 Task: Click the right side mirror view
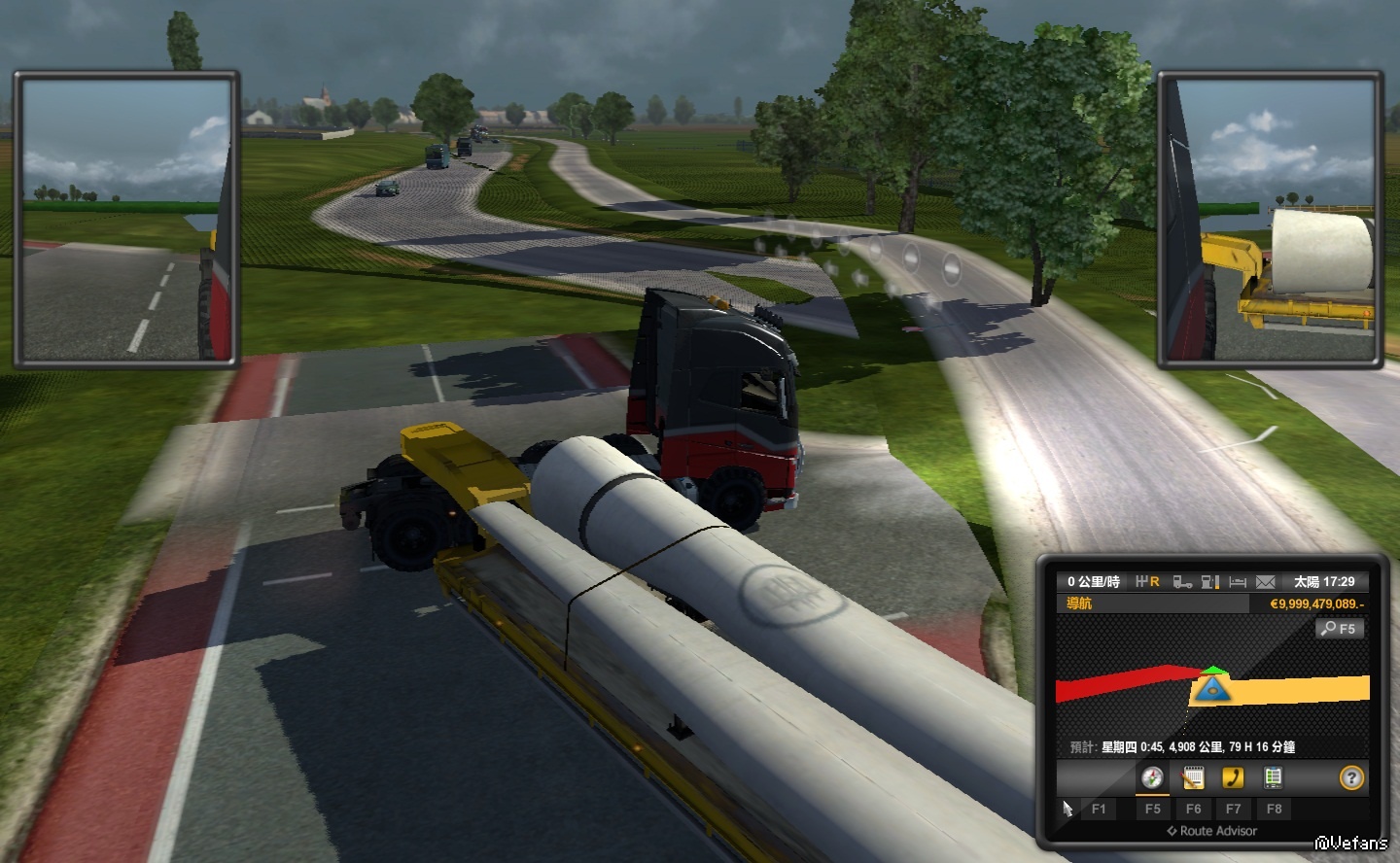(1270, 220)
